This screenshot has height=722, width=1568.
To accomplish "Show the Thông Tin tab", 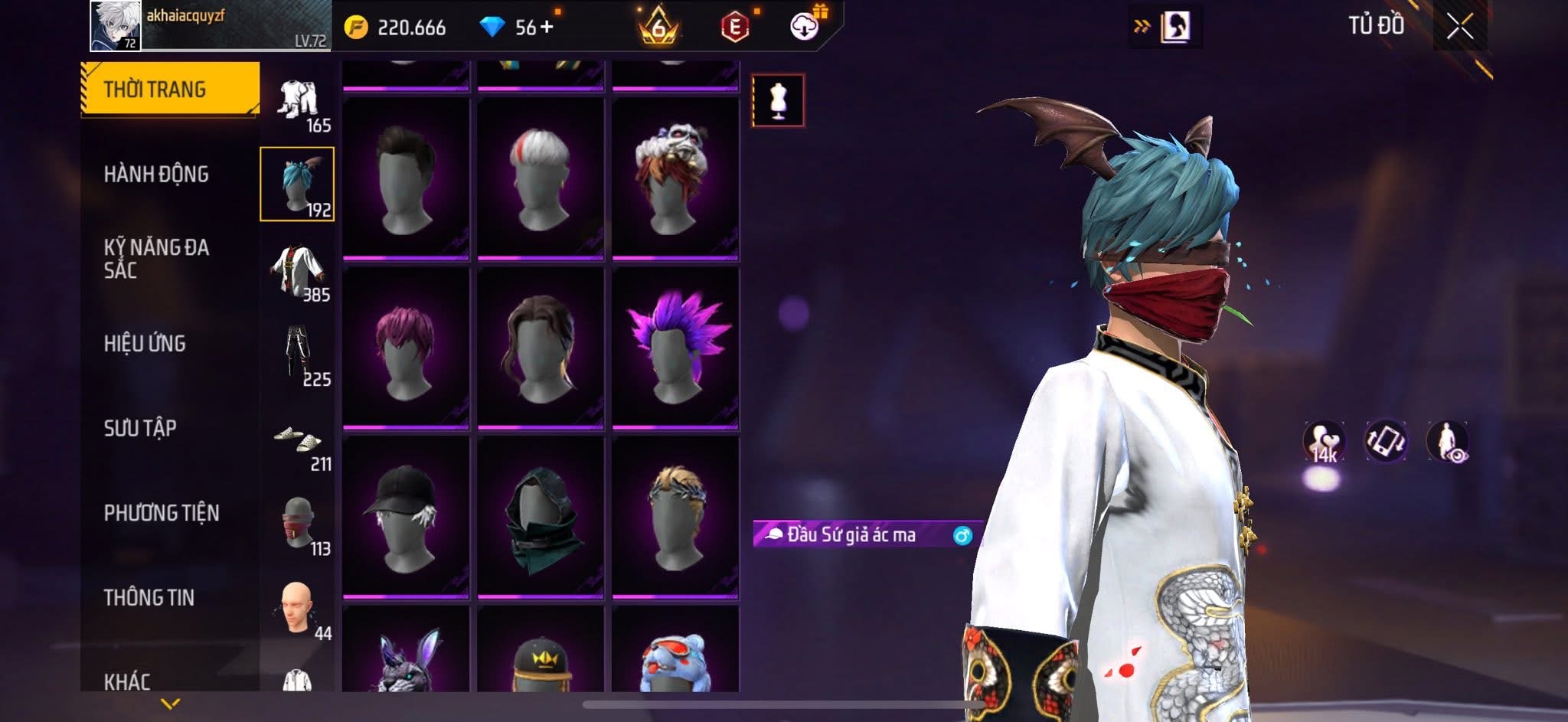I will click(x=149, y=597).
